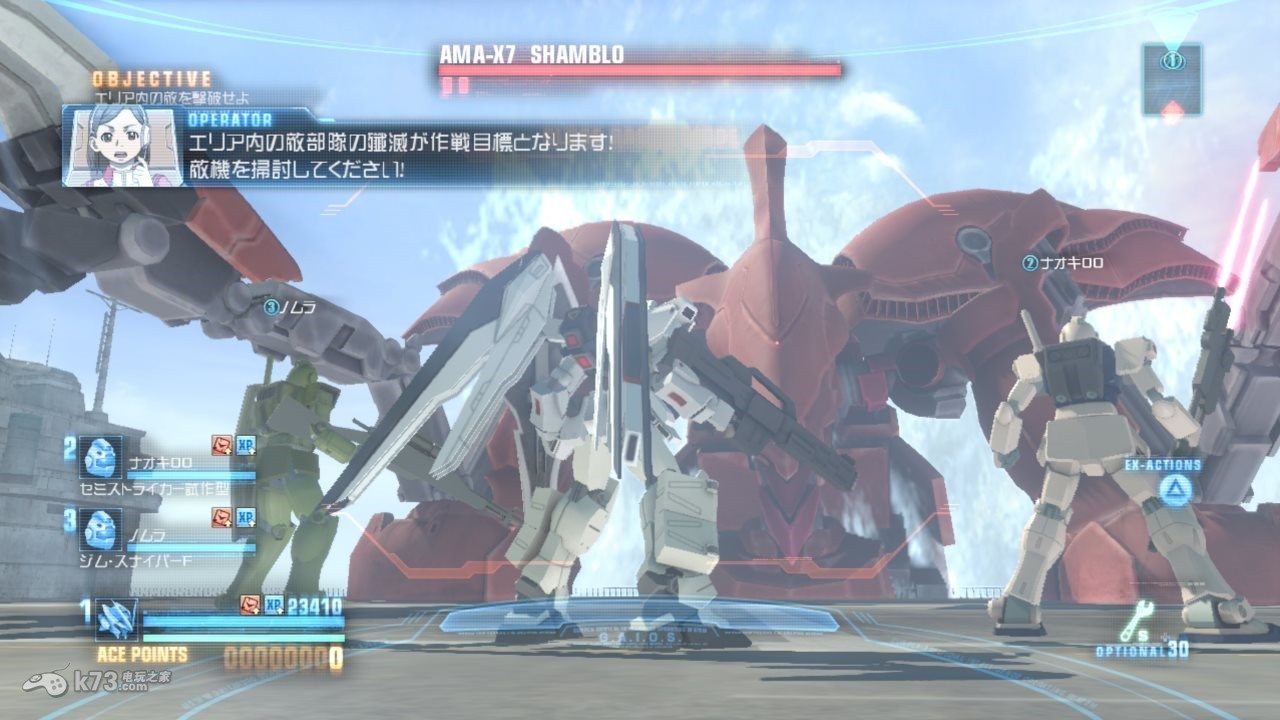This screenshot has width=1280, height=720.
Task: Select the radar in the top corner
Action: [1172, 78]
